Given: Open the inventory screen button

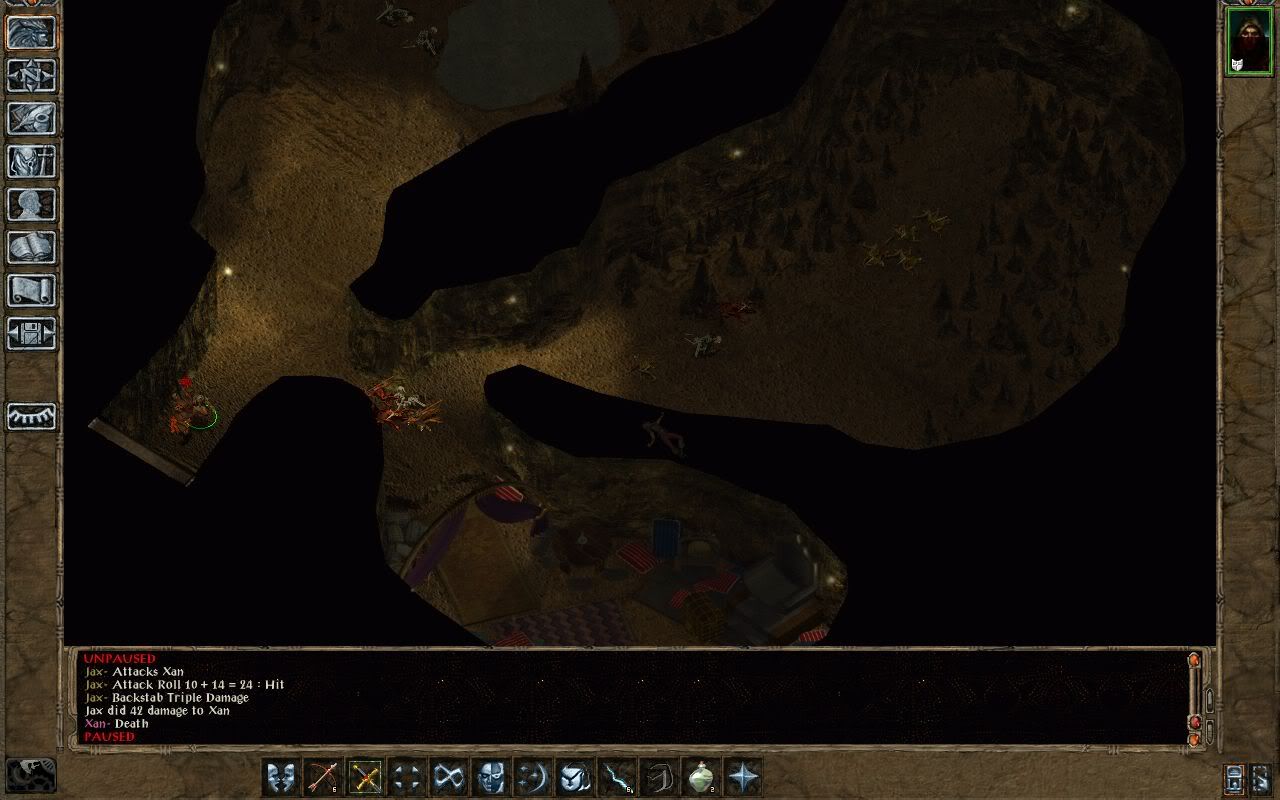Looking at the screenshot, I should point(31,161).
